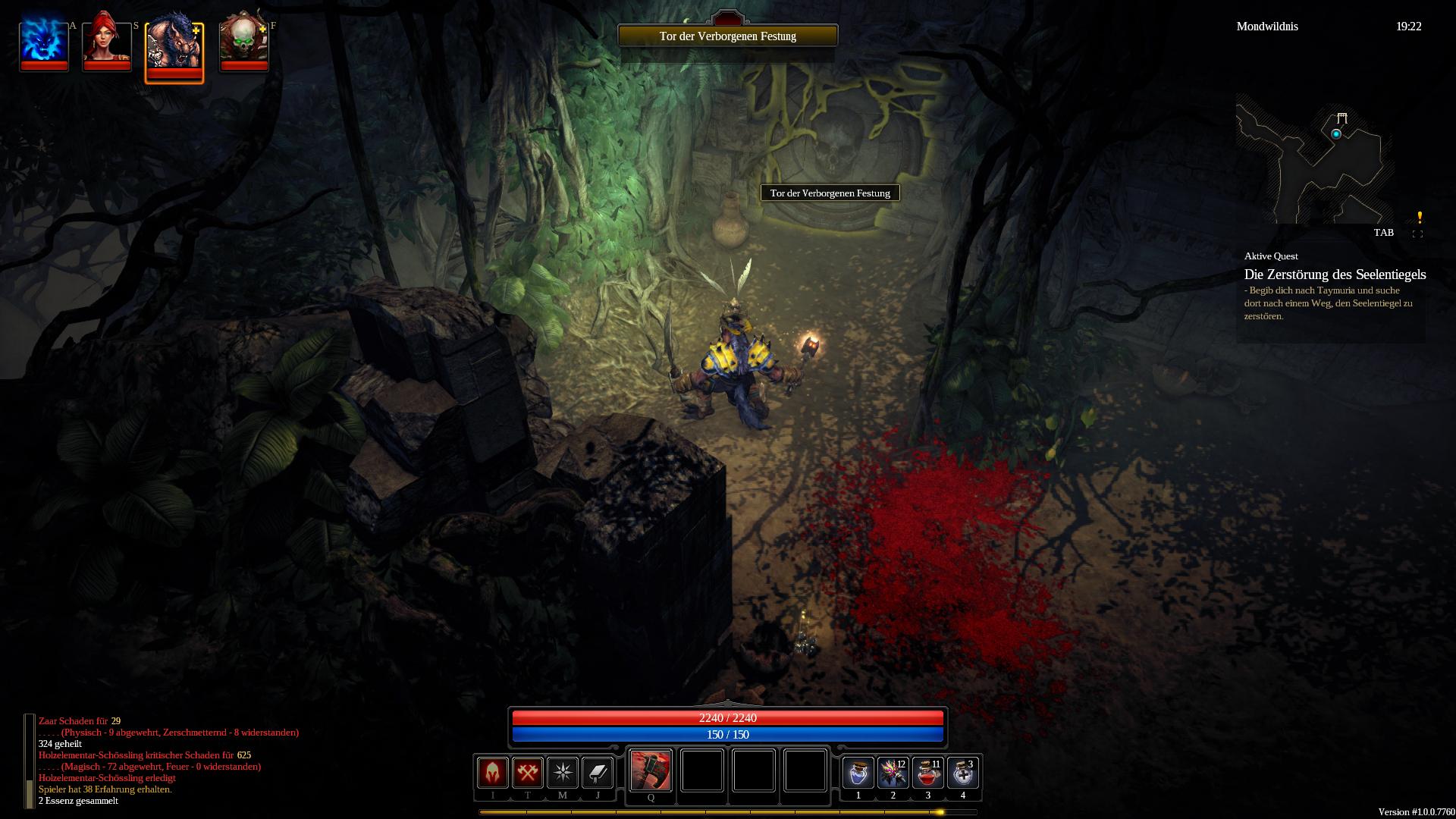Click the gate marker on the minimap
Image resolution: width=1456 pixels, height=819 pixels.
(x=1342, y=118)
